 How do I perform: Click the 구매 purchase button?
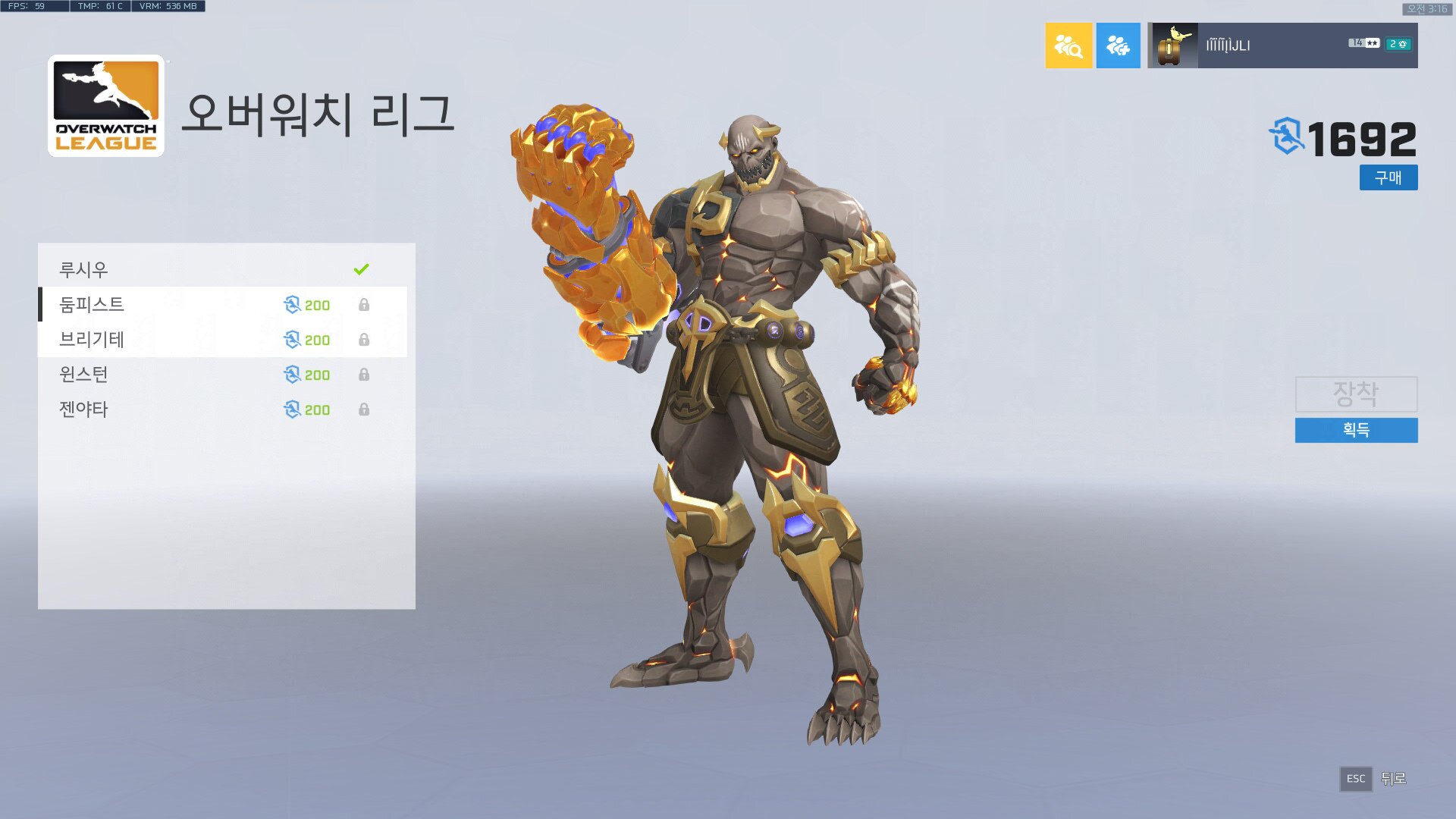click(1389, 178)
